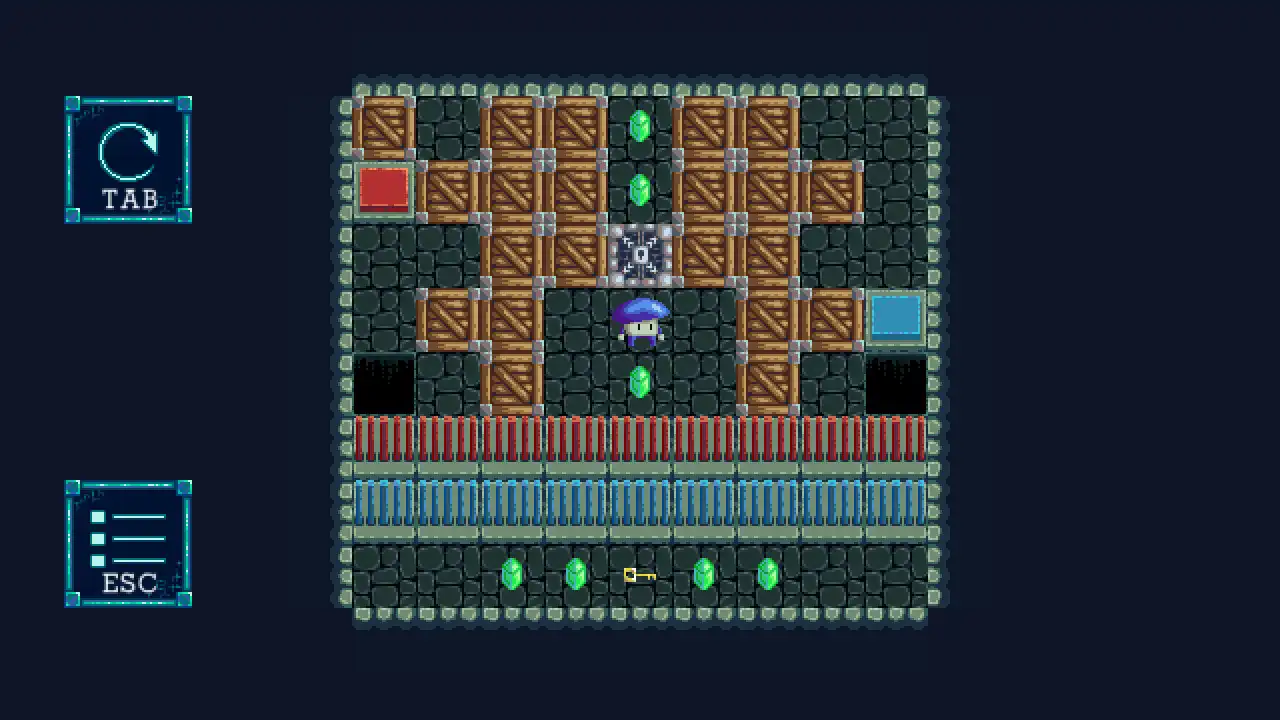Click the gem left of the key
1280x720 pixels.
(x=575, y=574)
